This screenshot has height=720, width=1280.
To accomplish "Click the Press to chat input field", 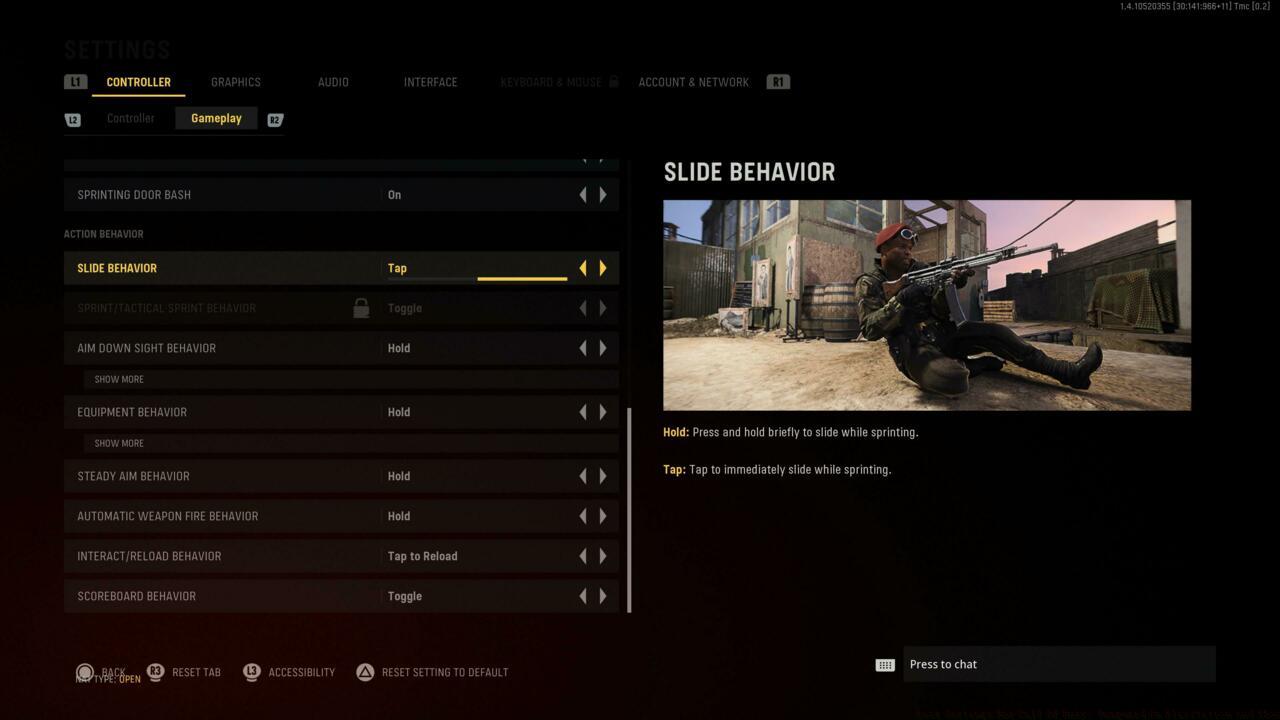I will coord(1058,663).
